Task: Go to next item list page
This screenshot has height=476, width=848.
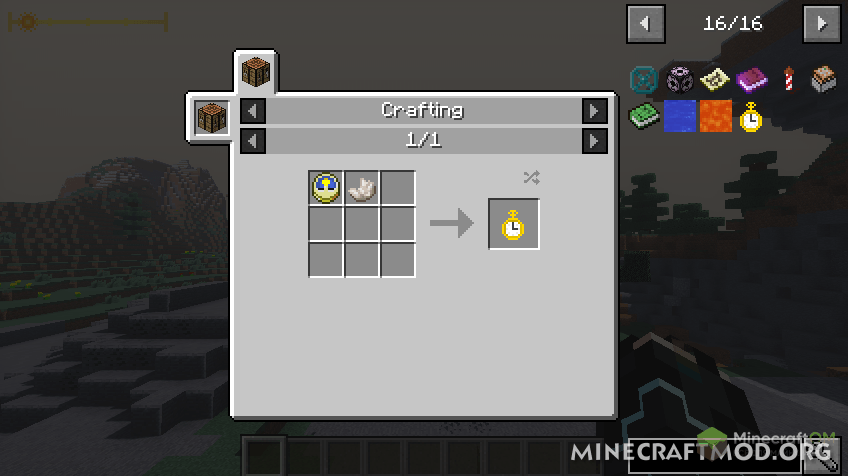Action: click(x=822, y=24)
